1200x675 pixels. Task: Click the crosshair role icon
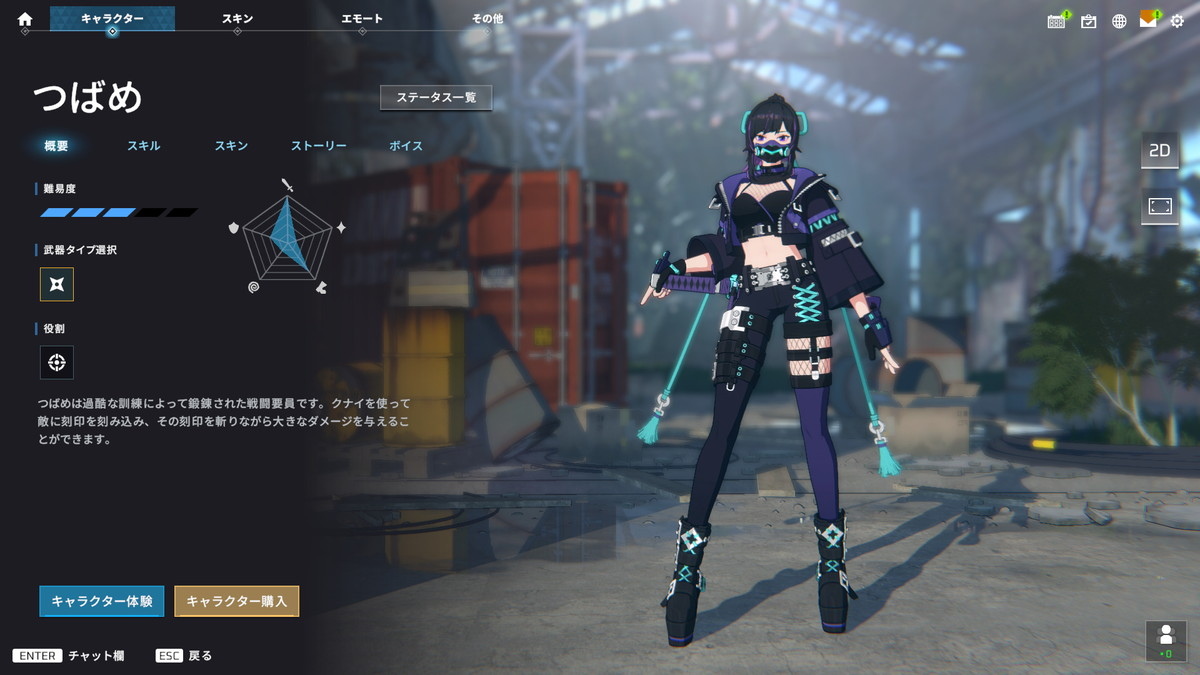(57, 362)
